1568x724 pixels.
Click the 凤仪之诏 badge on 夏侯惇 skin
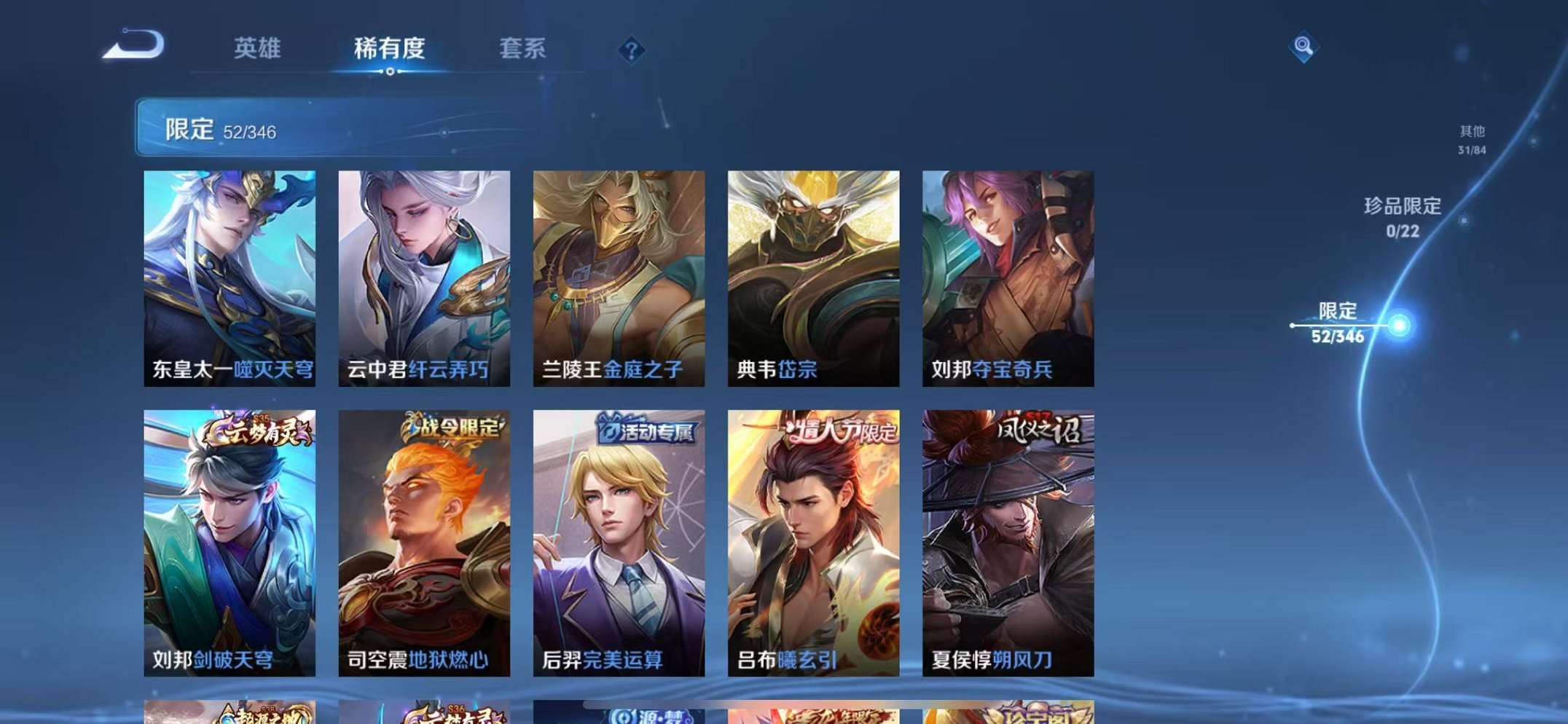click(x=1038, y=429)
